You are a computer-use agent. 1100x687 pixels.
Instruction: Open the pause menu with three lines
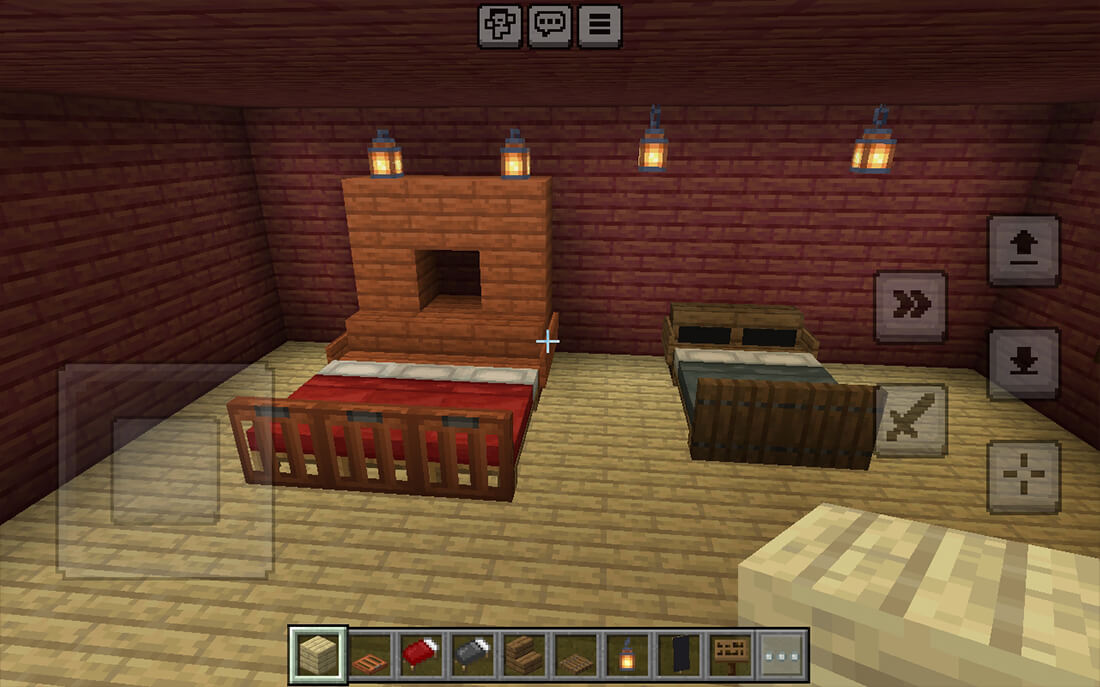point(598,26)
